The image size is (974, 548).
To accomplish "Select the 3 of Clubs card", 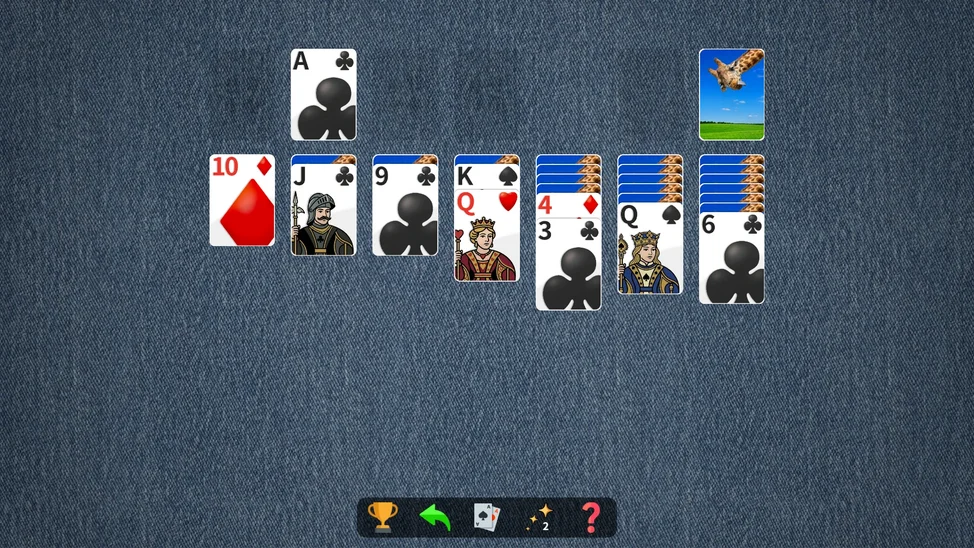I will tap(568, 267).
